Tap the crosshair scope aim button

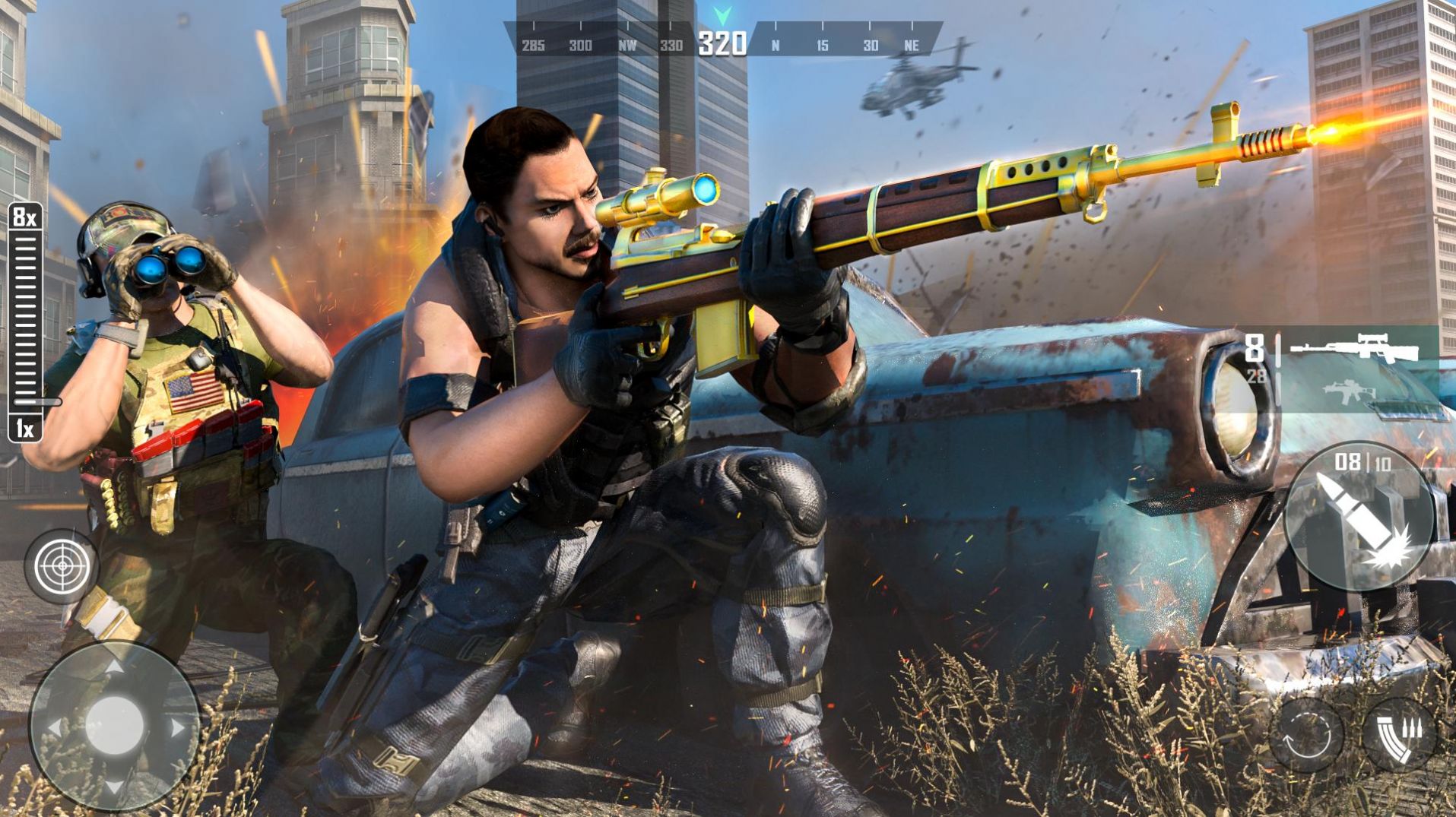pos(62,566)
